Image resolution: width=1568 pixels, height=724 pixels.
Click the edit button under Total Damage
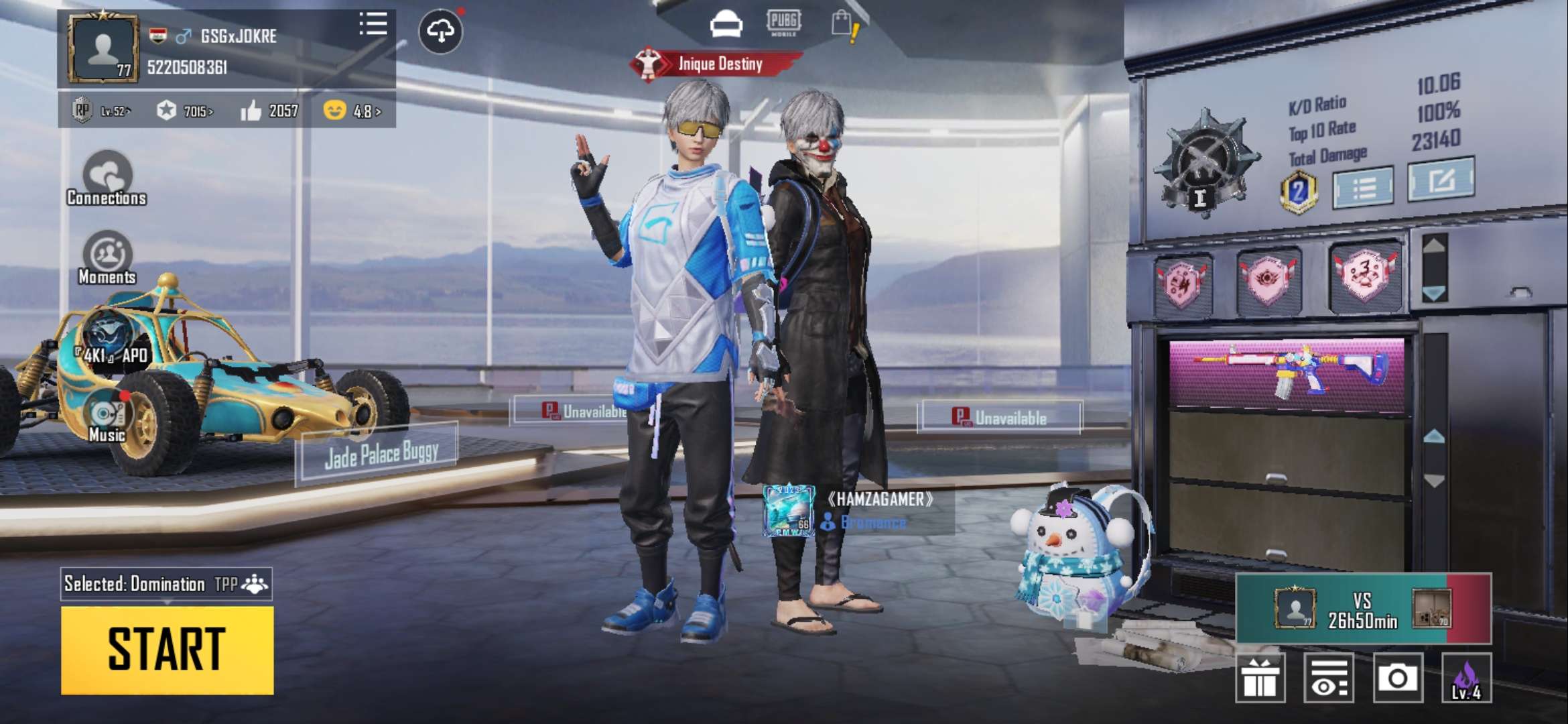(x=1440, y=180)
